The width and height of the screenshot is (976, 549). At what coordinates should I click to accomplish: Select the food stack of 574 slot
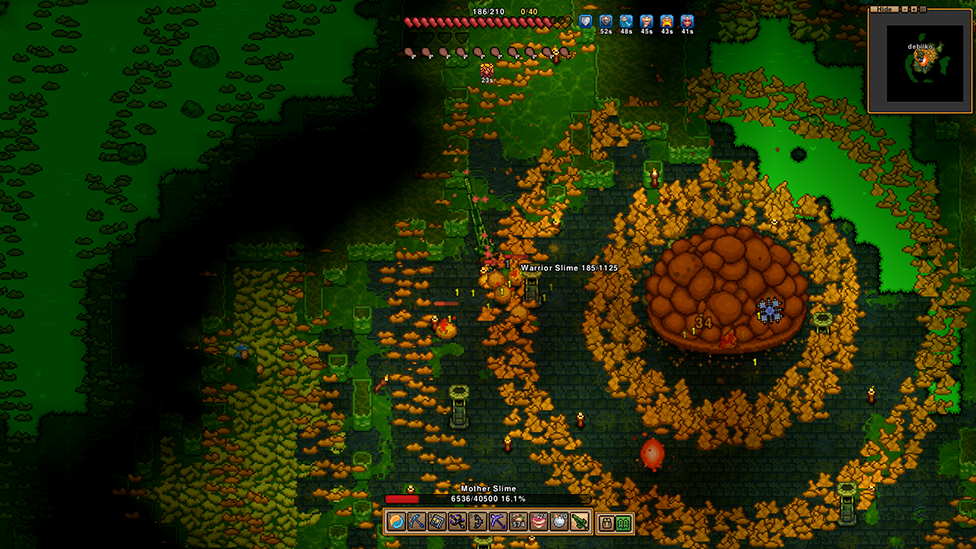tap(518, 522)
